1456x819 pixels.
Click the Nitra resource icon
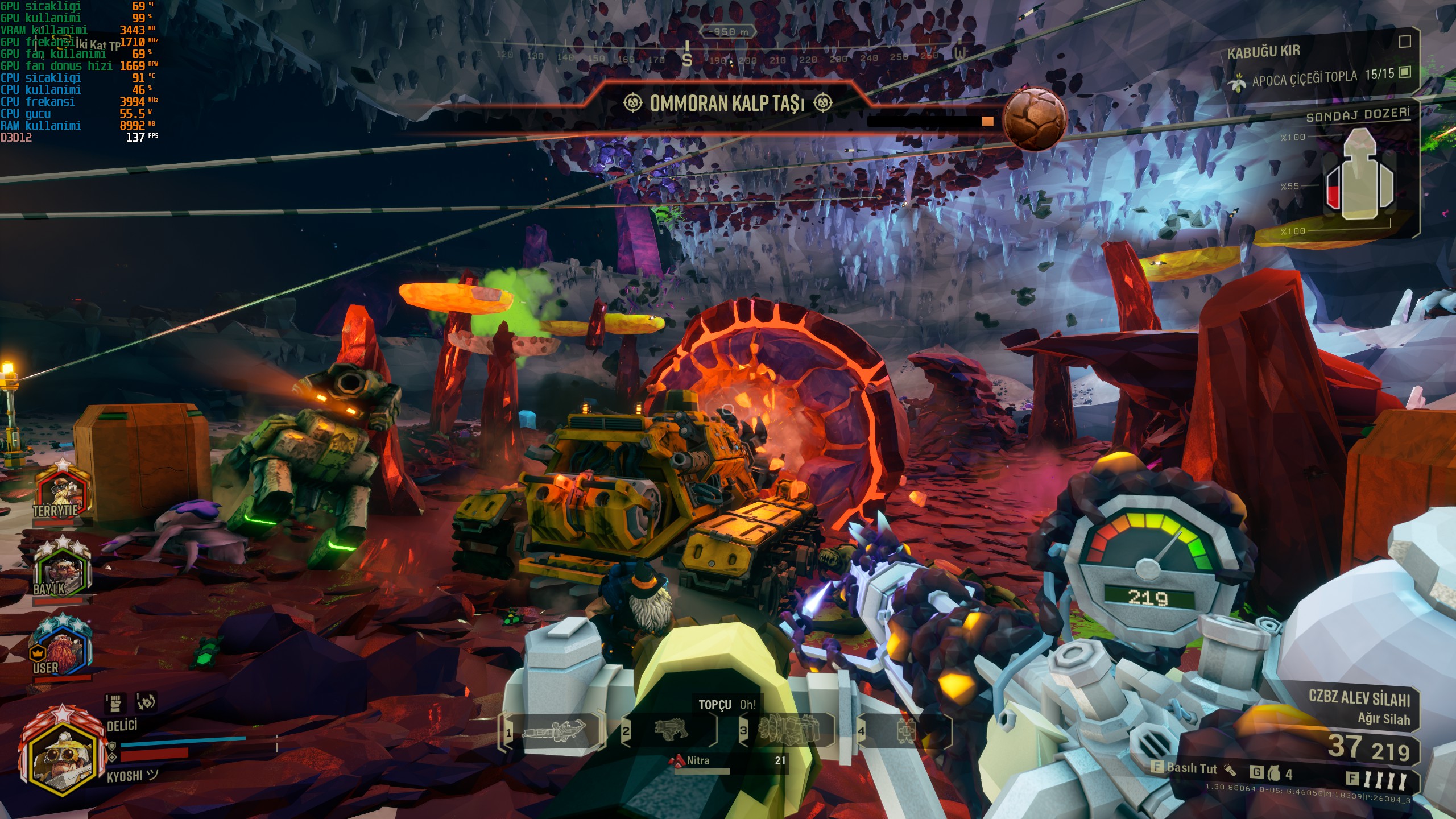coord(679,761)
